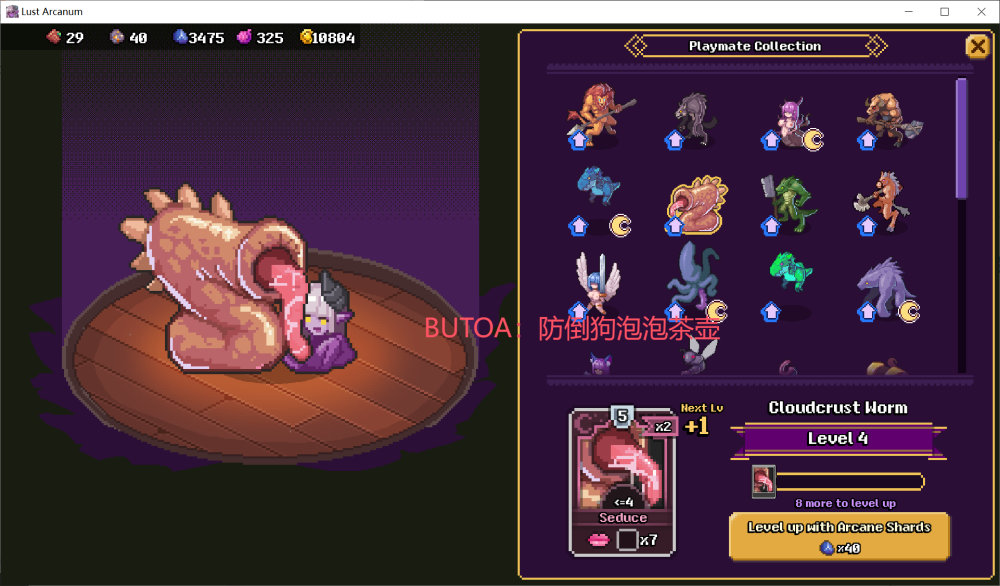
Task: Close the Playmate Collection panel
Action: click(976, 46)
